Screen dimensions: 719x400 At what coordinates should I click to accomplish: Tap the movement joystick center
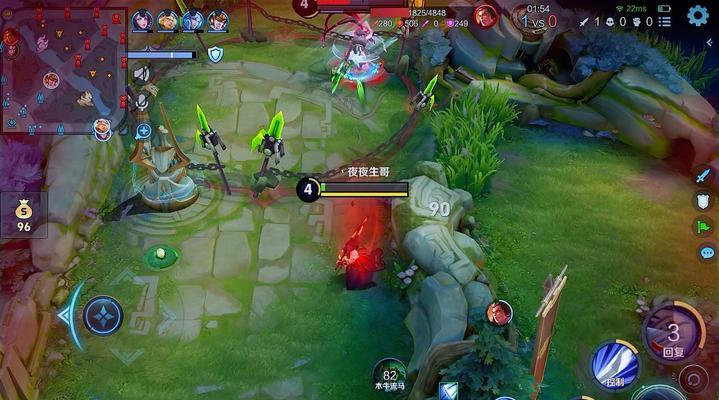pos(102,316)
